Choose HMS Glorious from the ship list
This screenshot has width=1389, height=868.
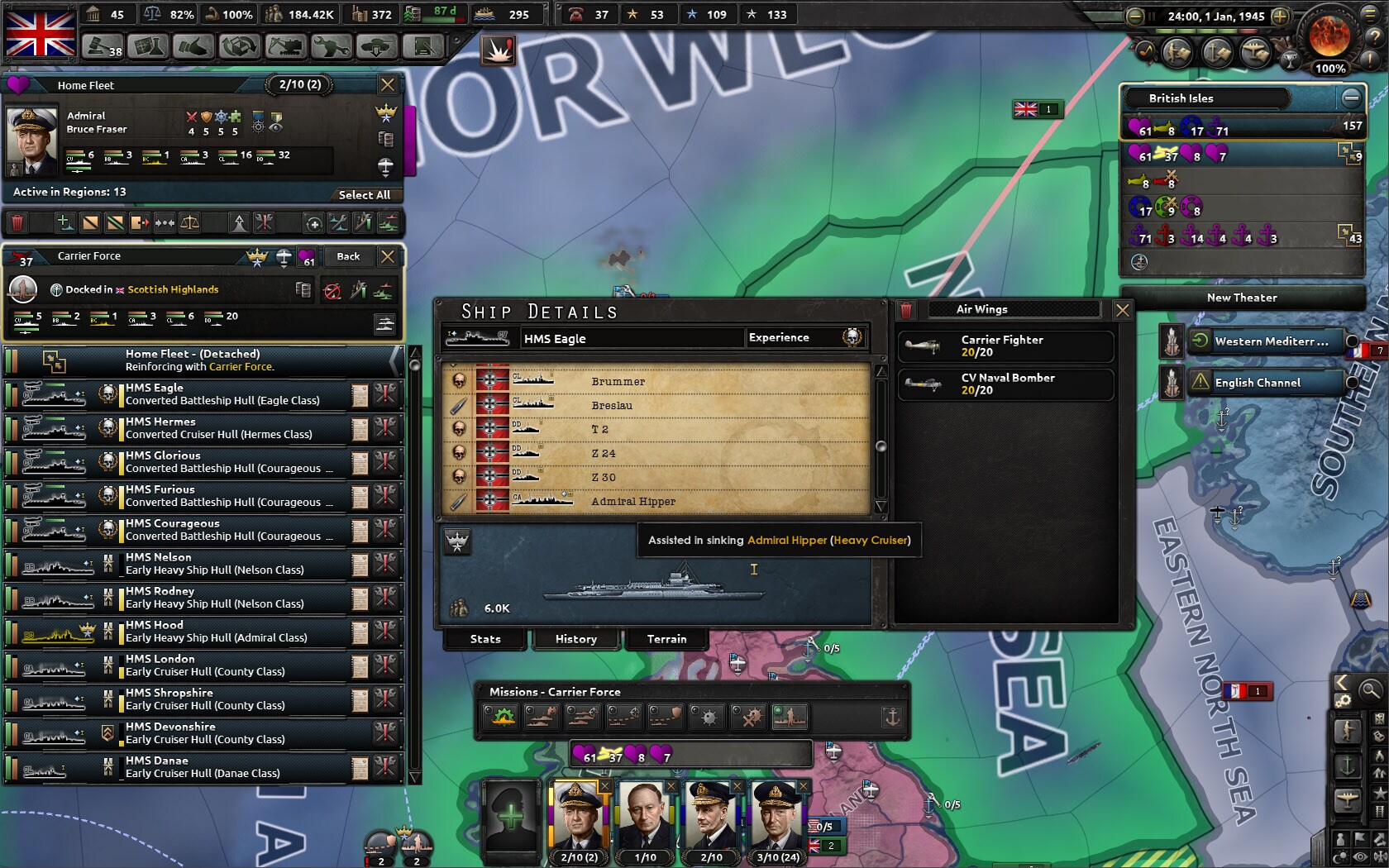215,462
